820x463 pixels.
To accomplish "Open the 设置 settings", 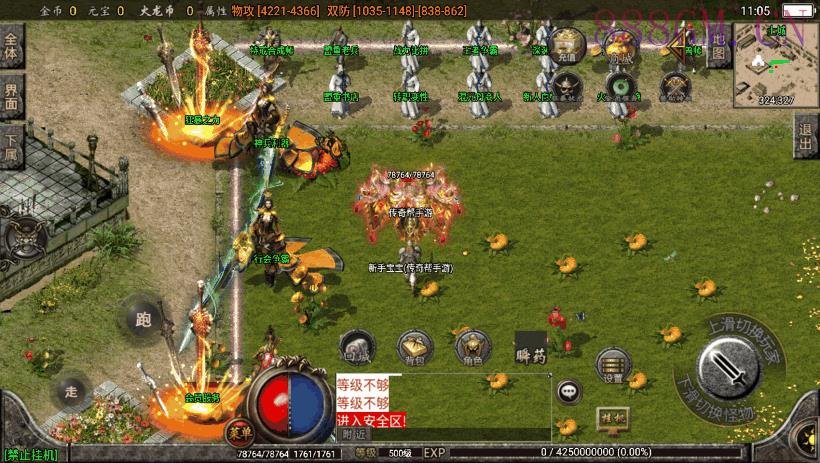I will pyautogui.click(x=613, y=366).
